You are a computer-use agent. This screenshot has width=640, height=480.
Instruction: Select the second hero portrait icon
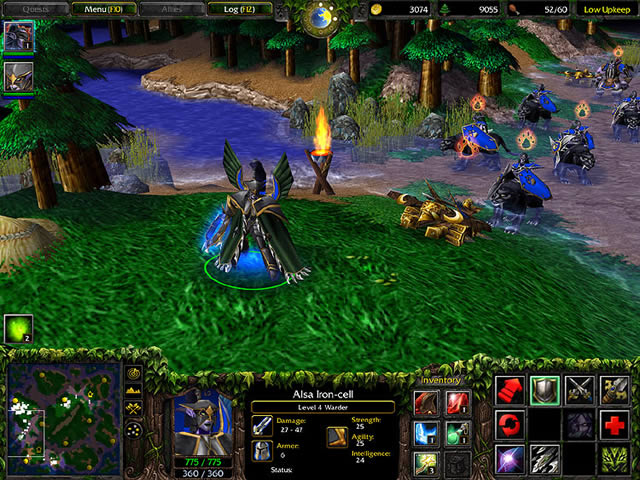click(18, 77)
